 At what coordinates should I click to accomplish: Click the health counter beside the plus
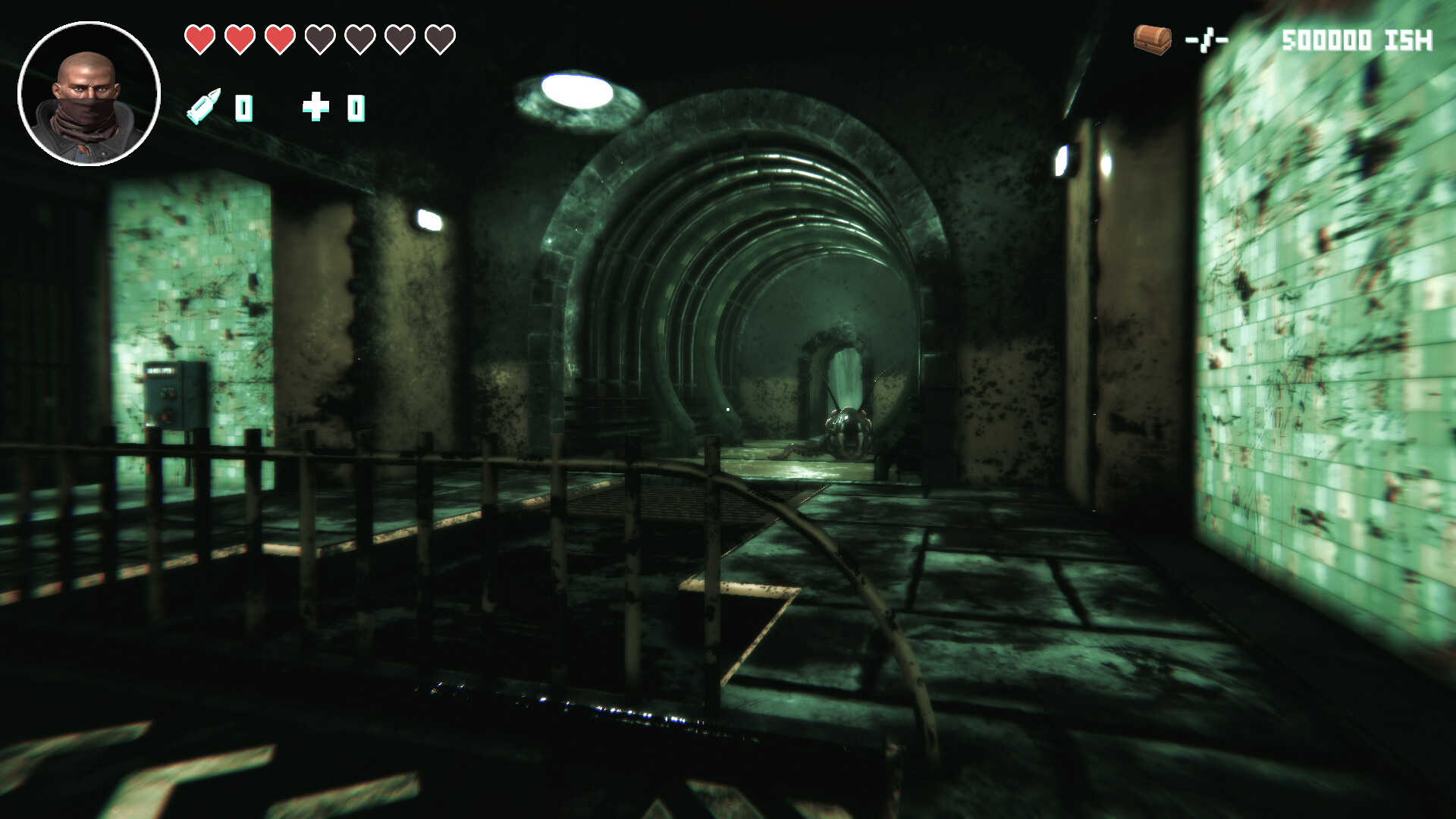pos(356,108)
